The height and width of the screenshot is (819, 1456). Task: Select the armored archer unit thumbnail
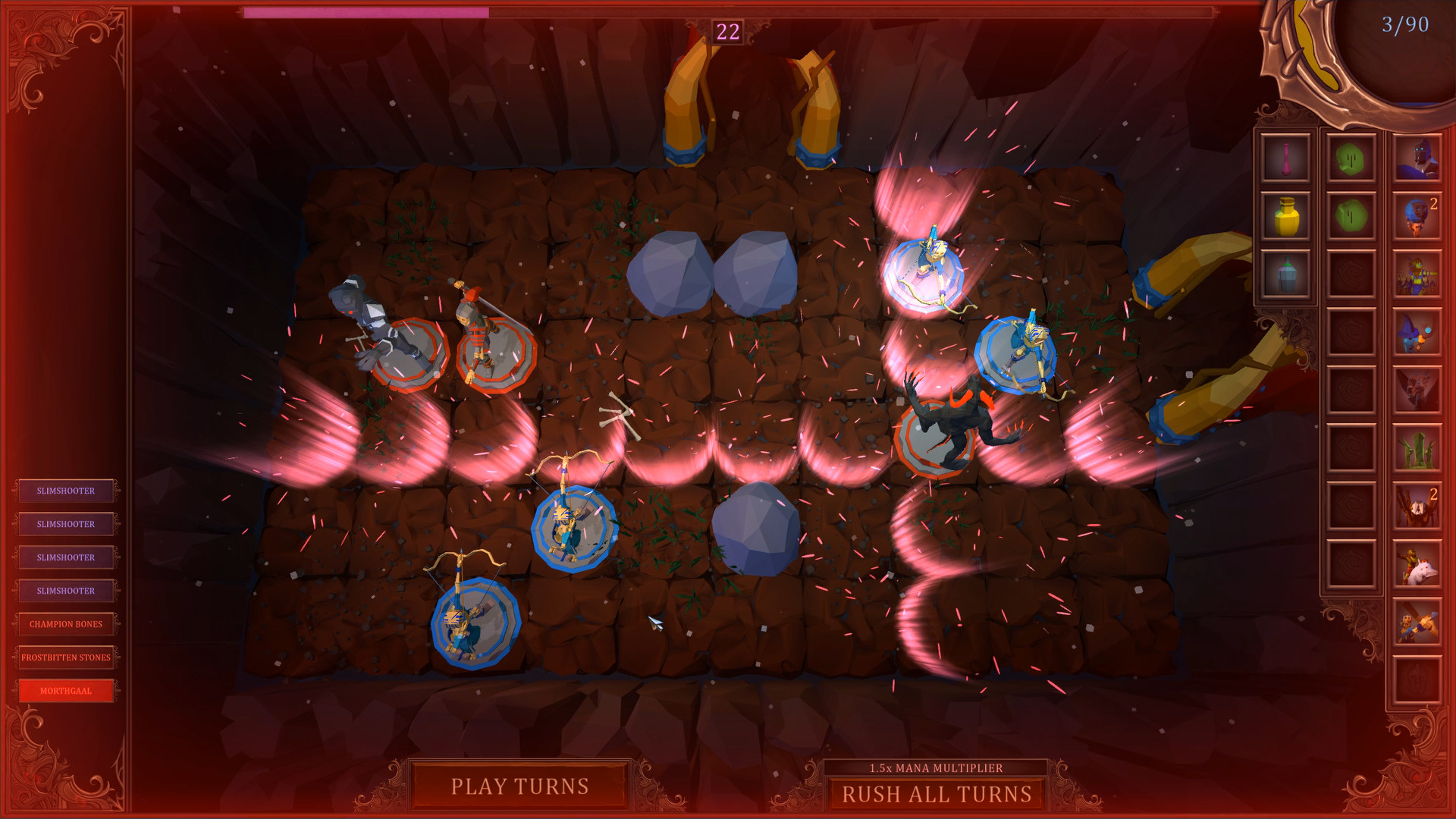point(1417,273)
